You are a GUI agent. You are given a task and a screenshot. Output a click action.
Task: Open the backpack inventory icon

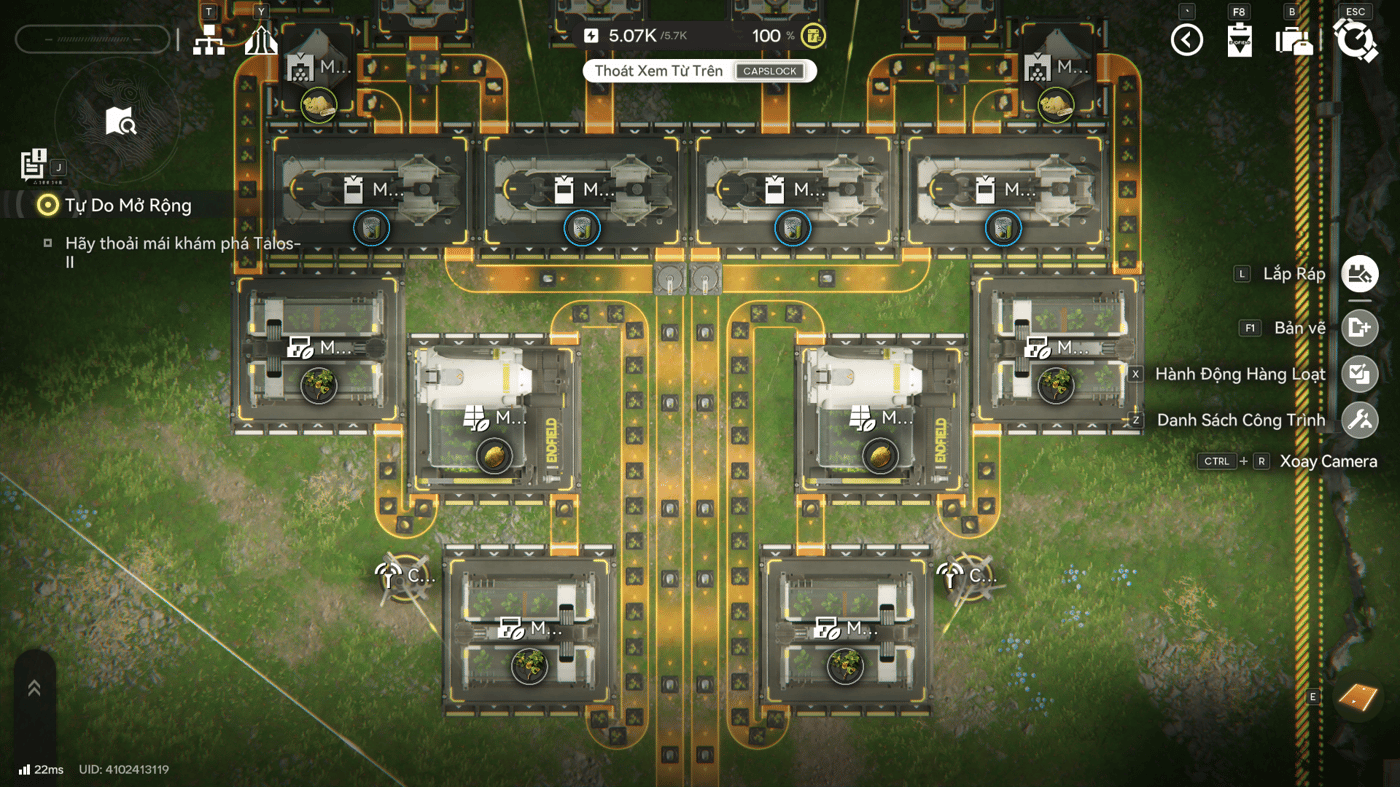click(1293, 41)
